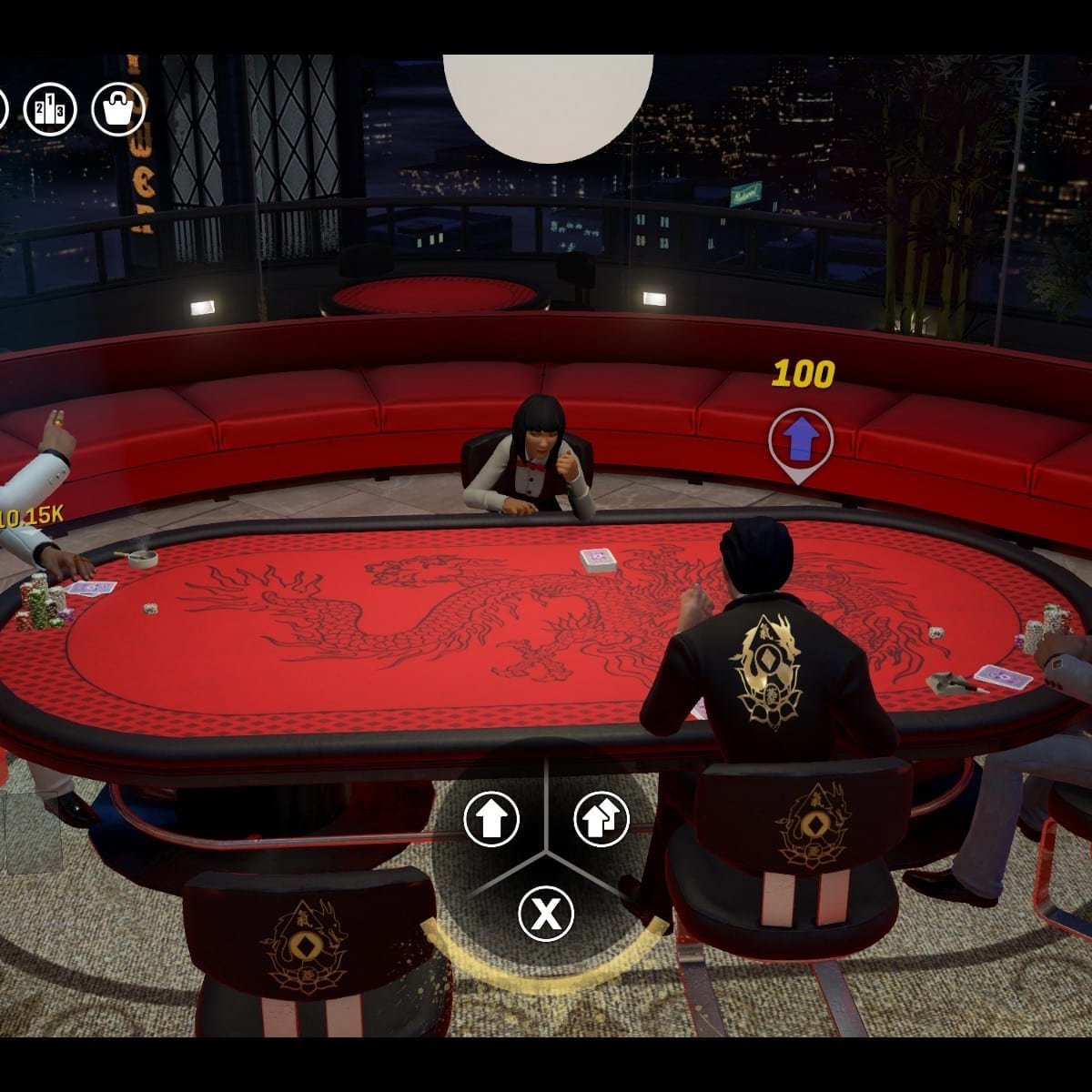
Task: Fold with the X action button
Action: point(546,913)
